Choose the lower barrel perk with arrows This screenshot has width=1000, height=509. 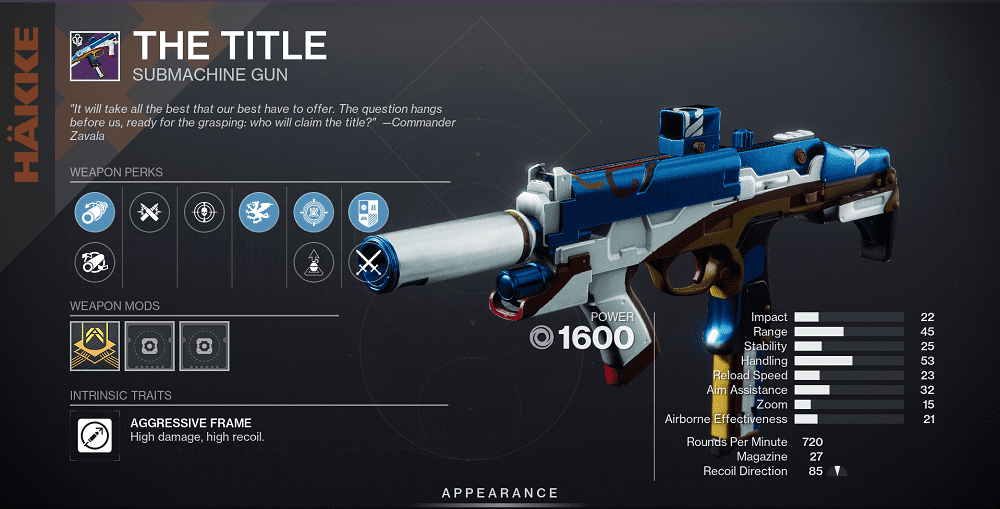(x=95, y=262)
